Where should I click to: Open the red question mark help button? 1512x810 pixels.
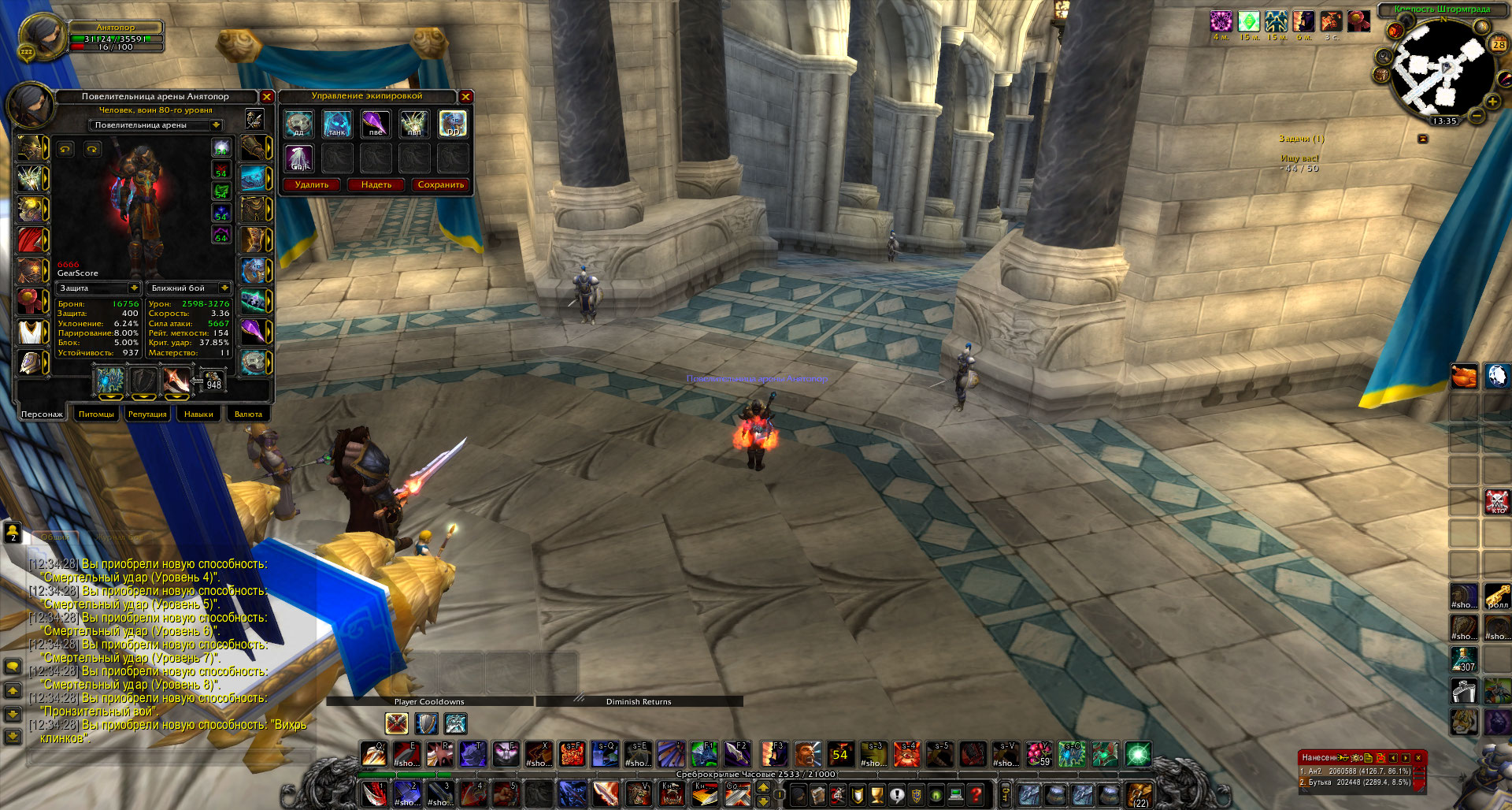point(976,795)
